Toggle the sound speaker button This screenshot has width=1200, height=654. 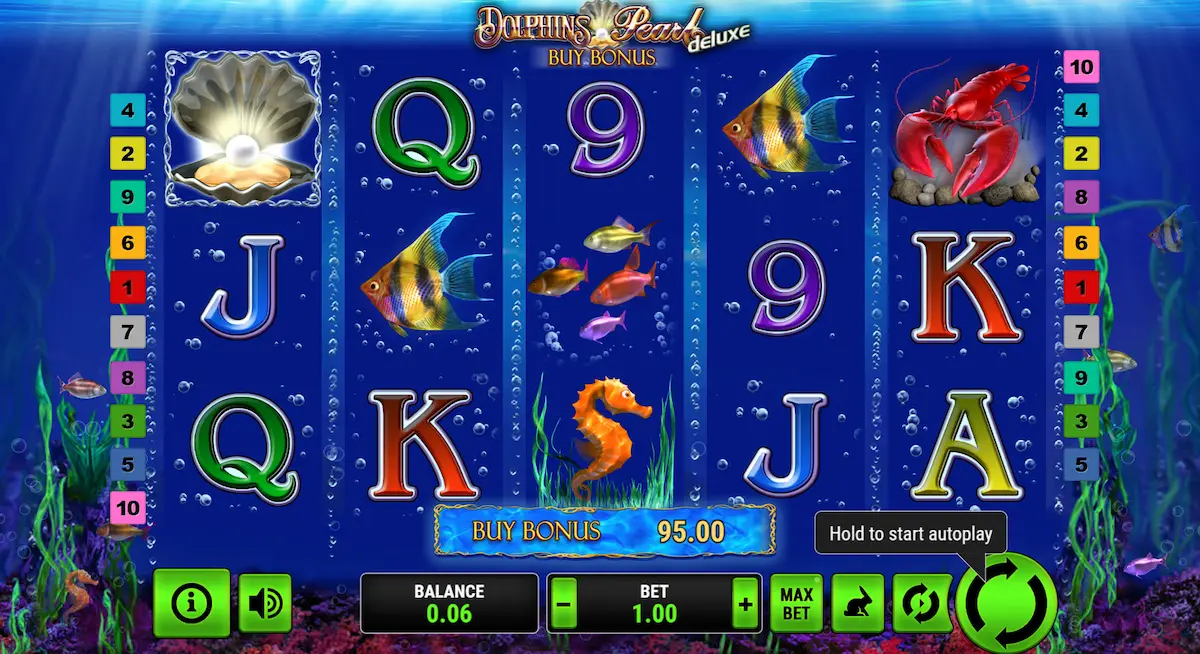pos(265,603)
